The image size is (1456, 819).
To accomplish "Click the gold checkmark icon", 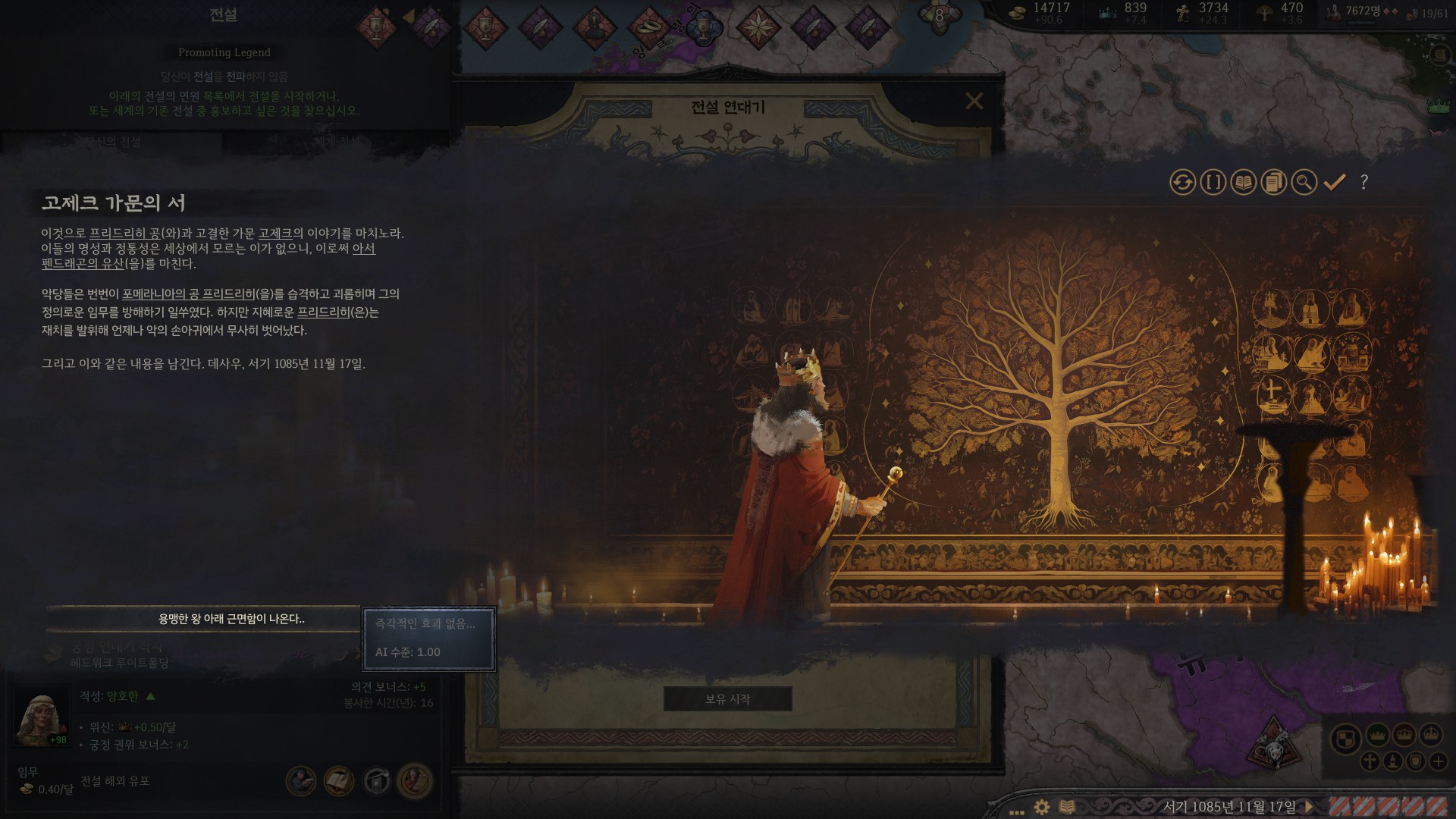I will point(1335,182).
